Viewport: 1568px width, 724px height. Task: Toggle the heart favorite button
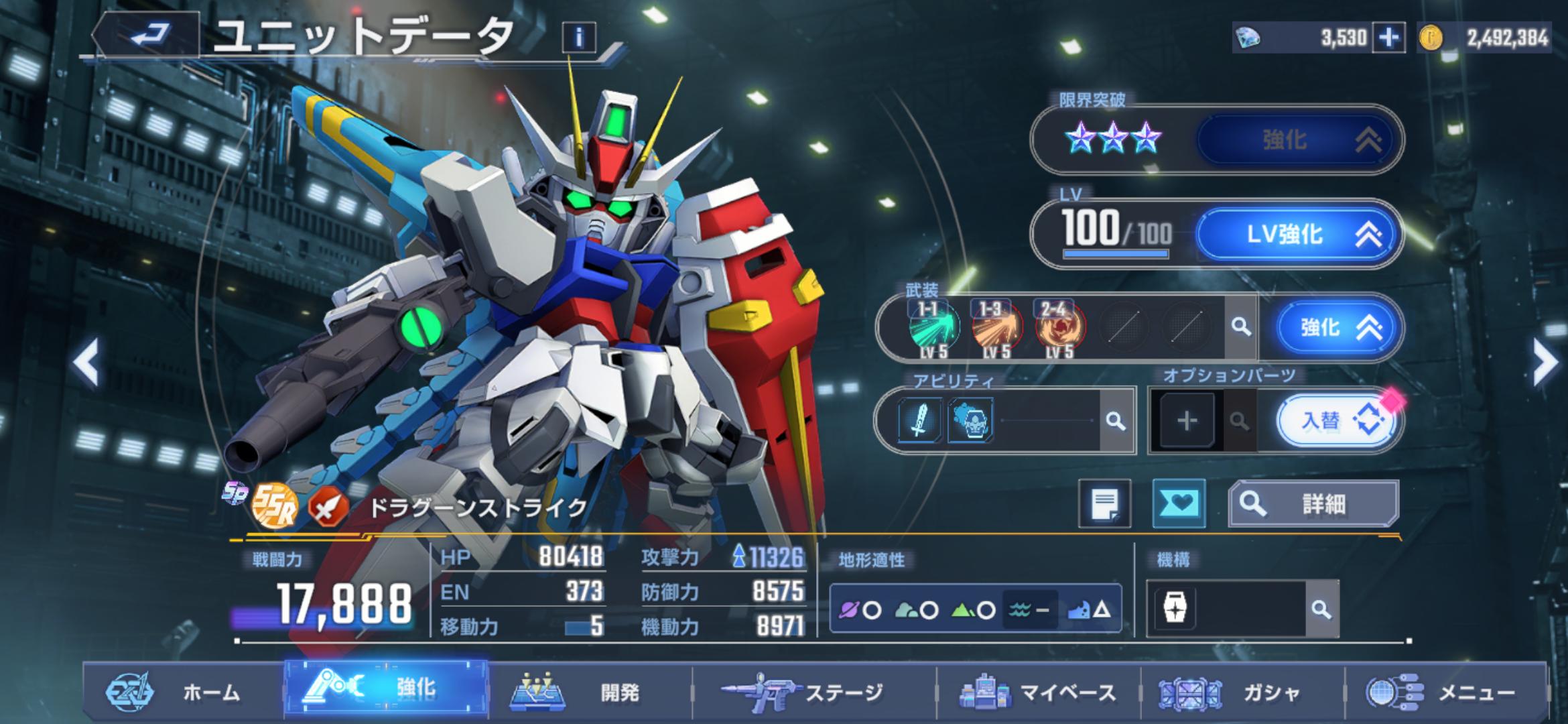[1178, 503]
